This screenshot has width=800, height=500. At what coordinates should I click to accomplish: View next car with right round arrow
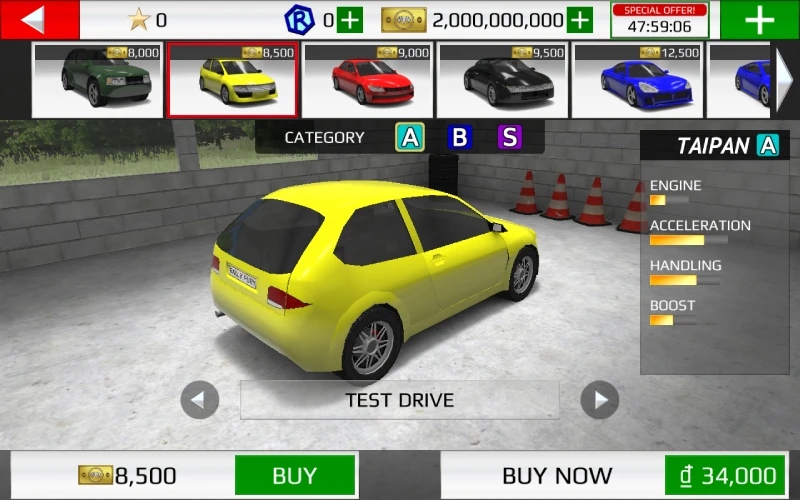tap(600, 401)
